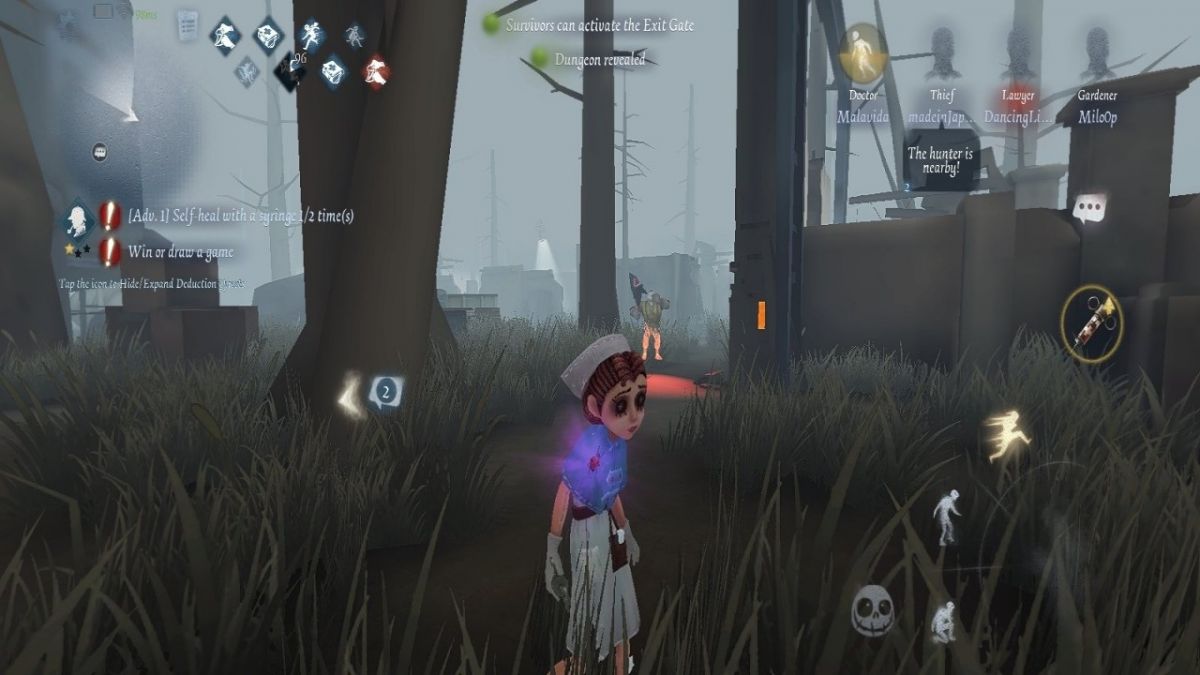Switch to the walking stance icon
1200x675 pixels.
pyautogui.click(x=946, y=516)
